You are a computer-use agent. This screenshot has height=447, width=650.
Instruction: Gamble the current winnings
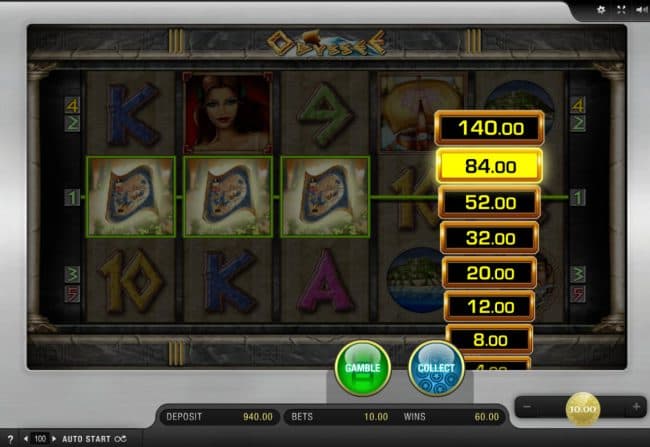click(362, 368)
